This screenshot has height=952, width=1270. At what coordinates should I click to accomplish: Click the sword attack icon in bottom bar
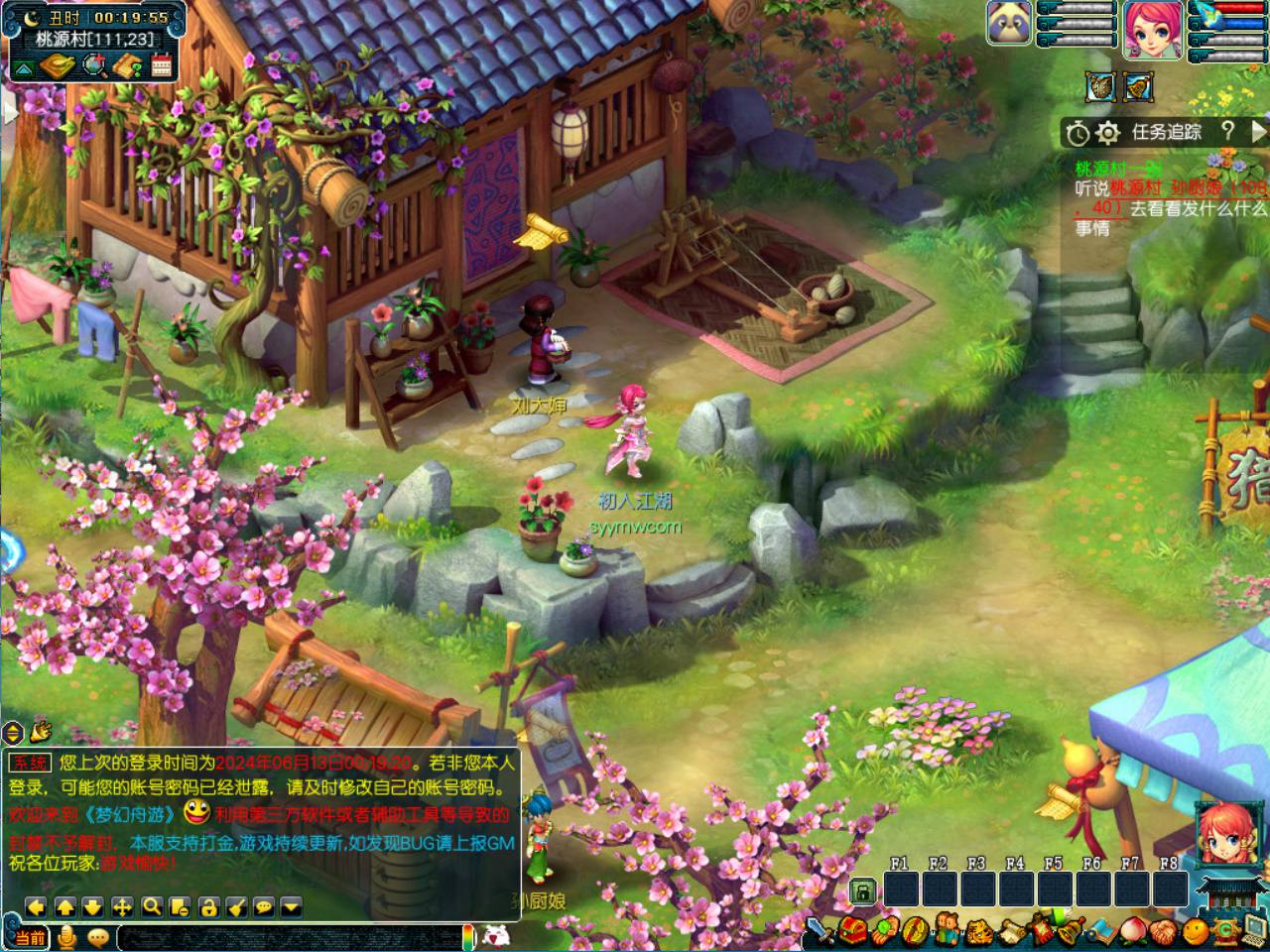pyautogui.click(x=819, y=931)
